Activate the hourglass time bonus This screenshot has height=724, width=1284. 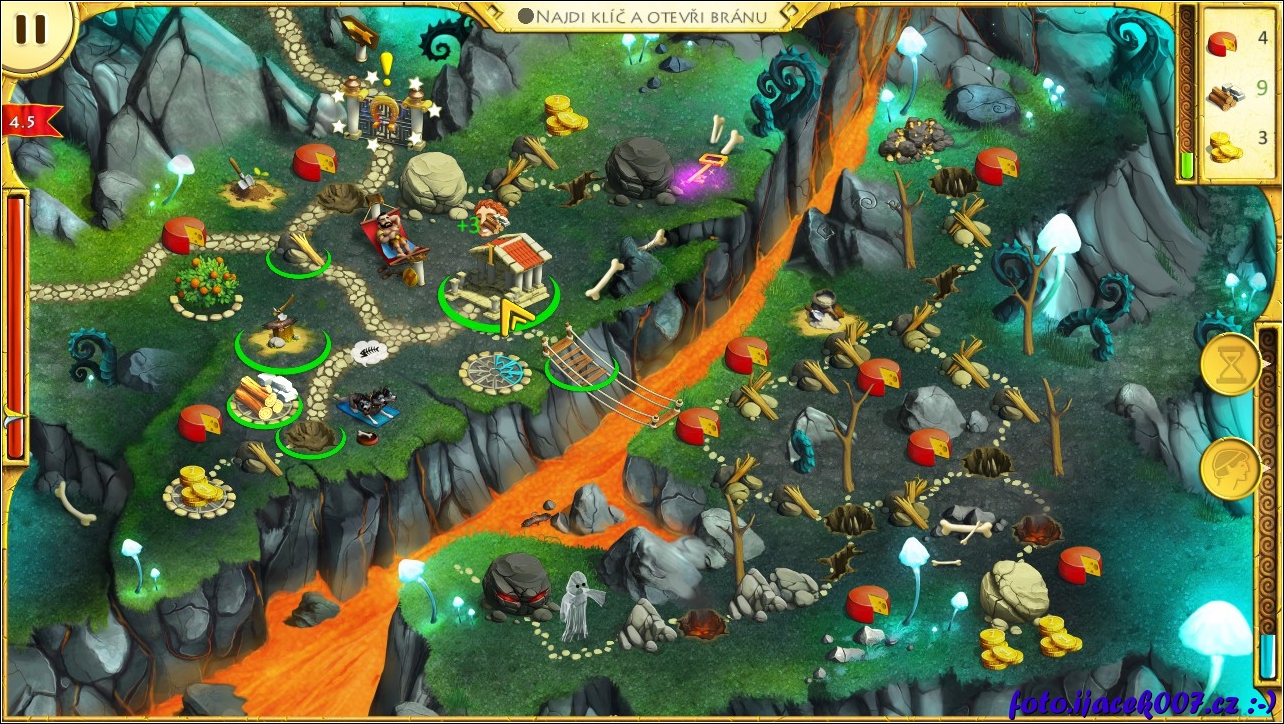[x=1231, y=364]
